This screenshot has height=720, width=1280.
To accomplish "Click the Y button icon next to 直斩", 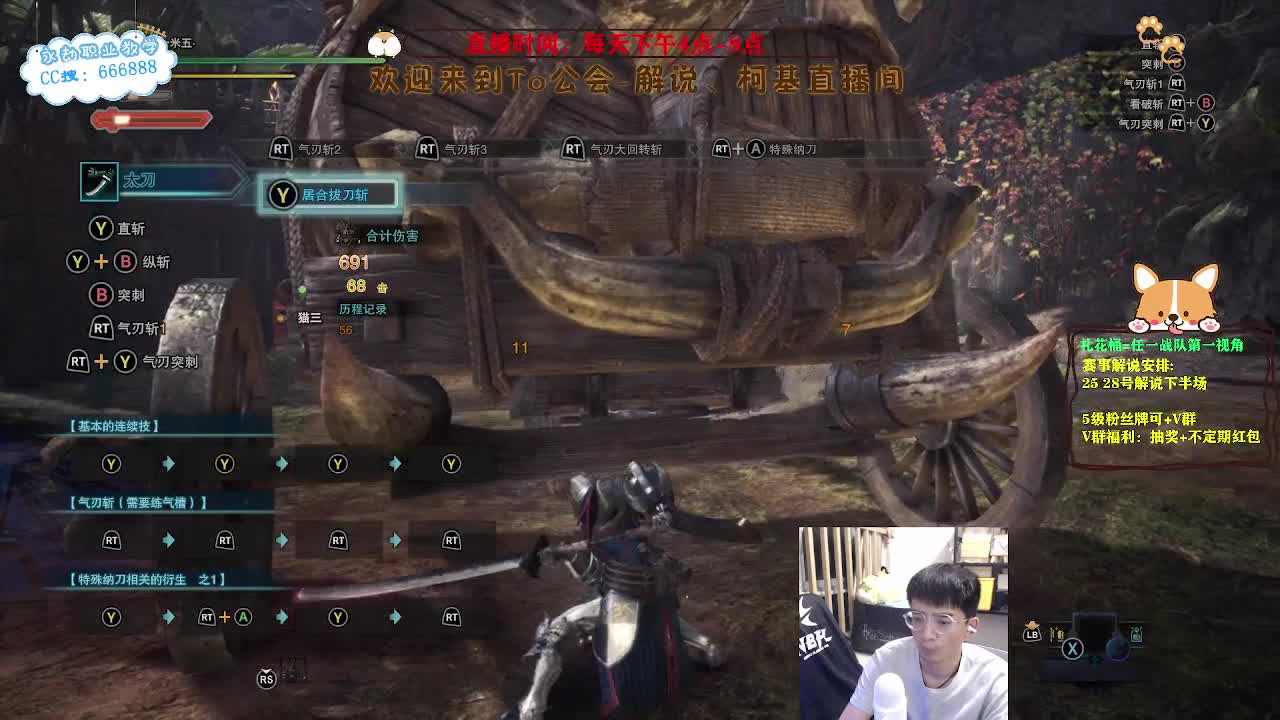I will point(101,228).
